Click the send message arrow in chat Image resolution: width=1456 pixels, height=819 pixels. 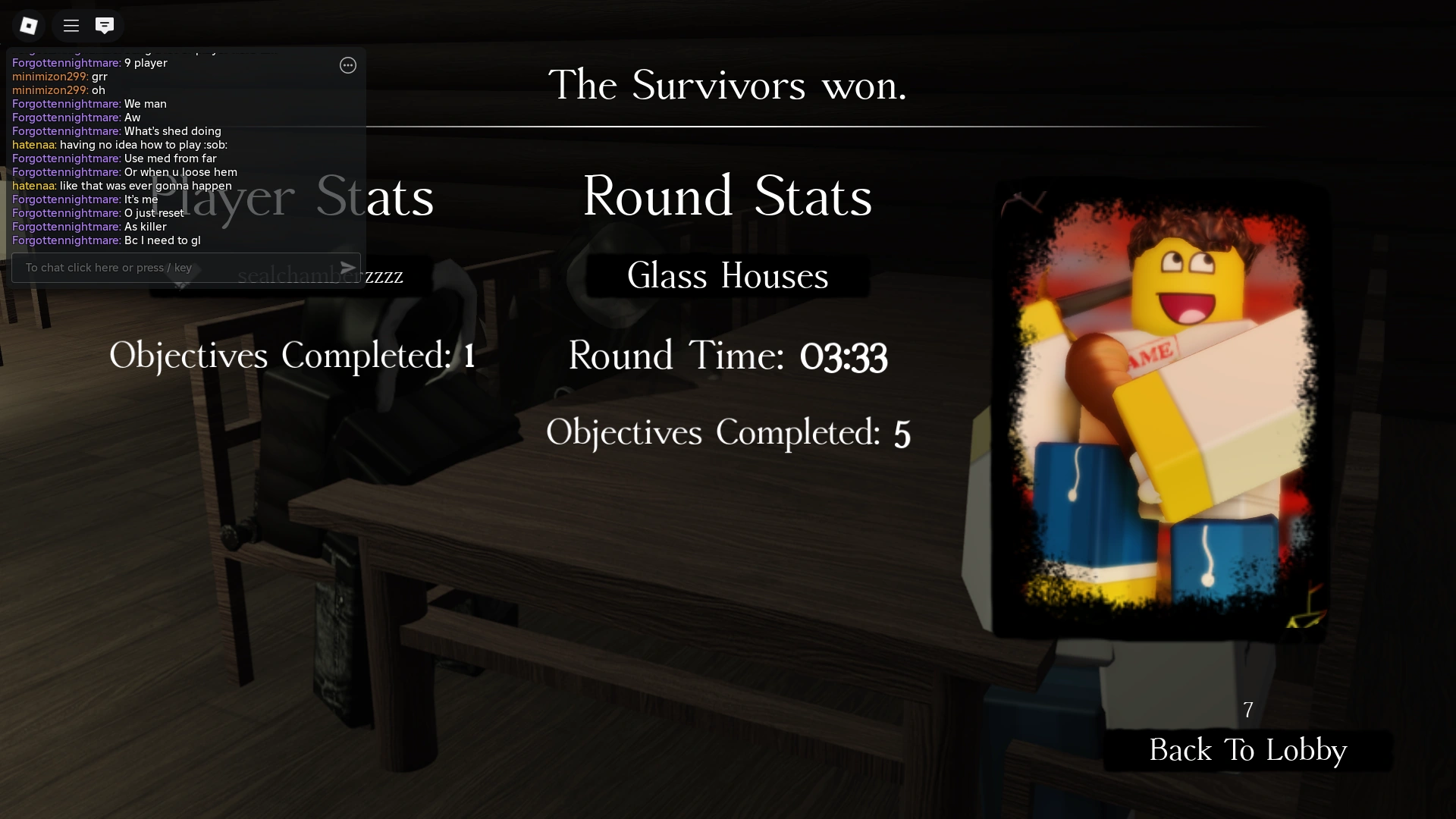[x=347, y=267]
